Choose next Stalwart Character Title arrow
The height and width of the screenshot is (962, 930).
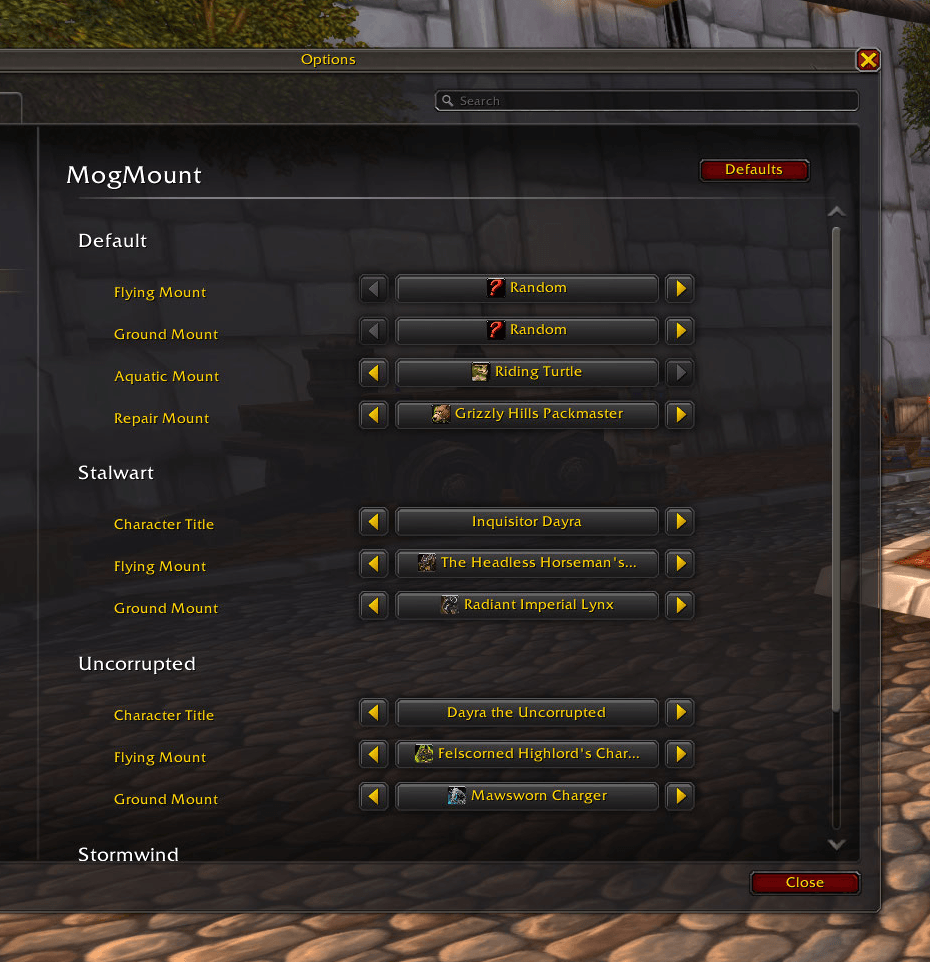click(681, 522)
